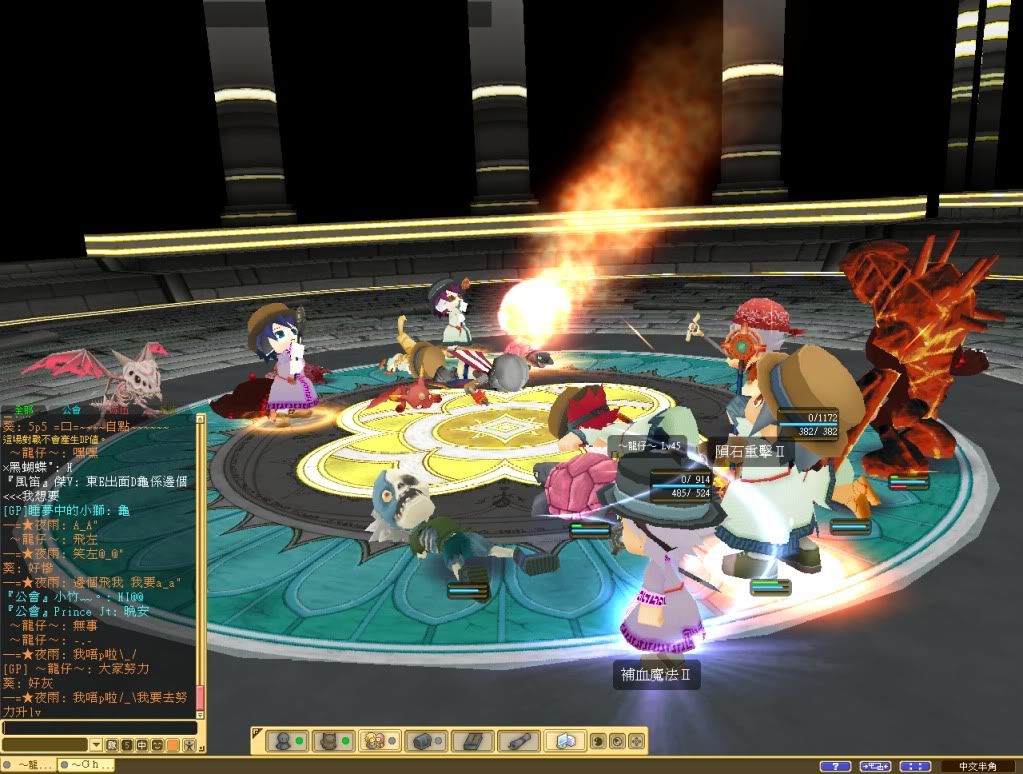Open the chat channel dropdown arrow

[x=96, y=745]
